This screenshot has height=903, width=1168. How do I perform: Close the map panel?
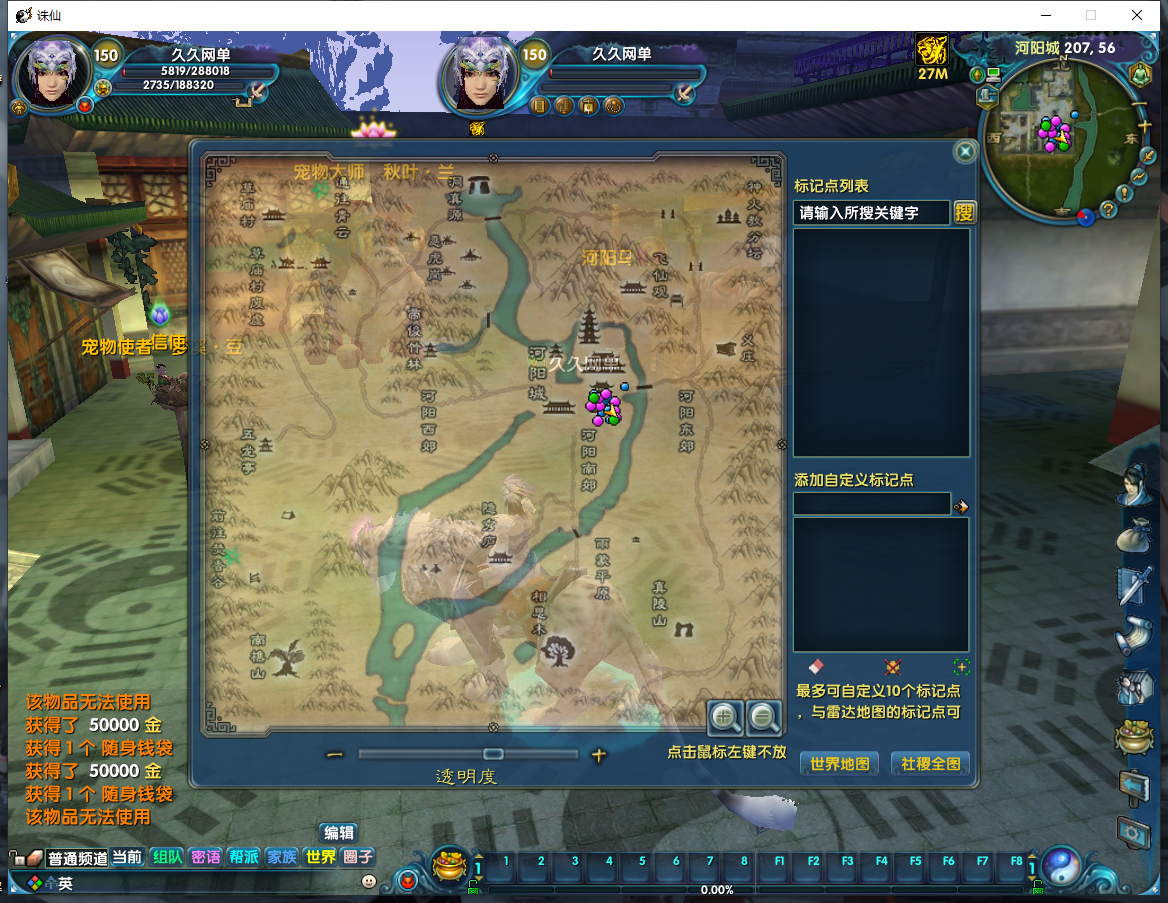965,152
